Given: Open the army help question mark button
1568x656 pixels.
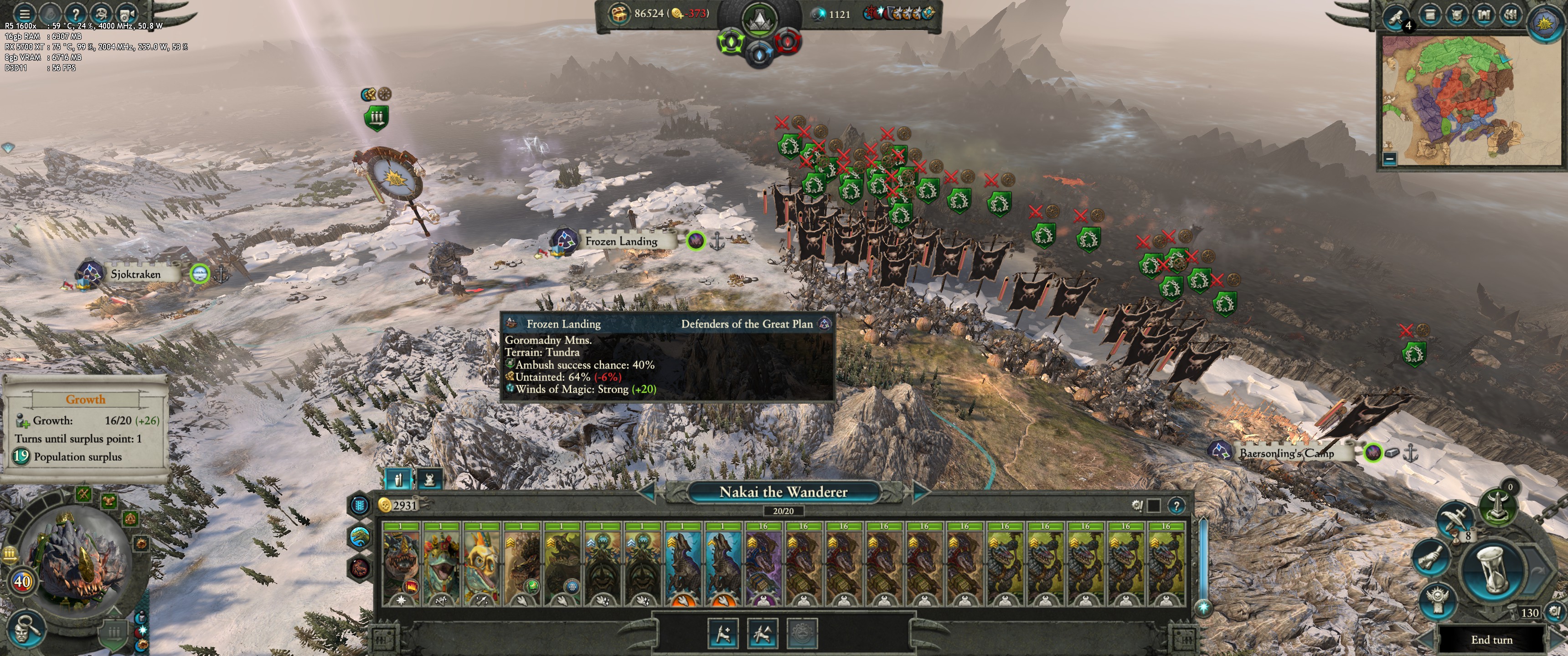Looking at the screenshot, I should [1176, 506].
